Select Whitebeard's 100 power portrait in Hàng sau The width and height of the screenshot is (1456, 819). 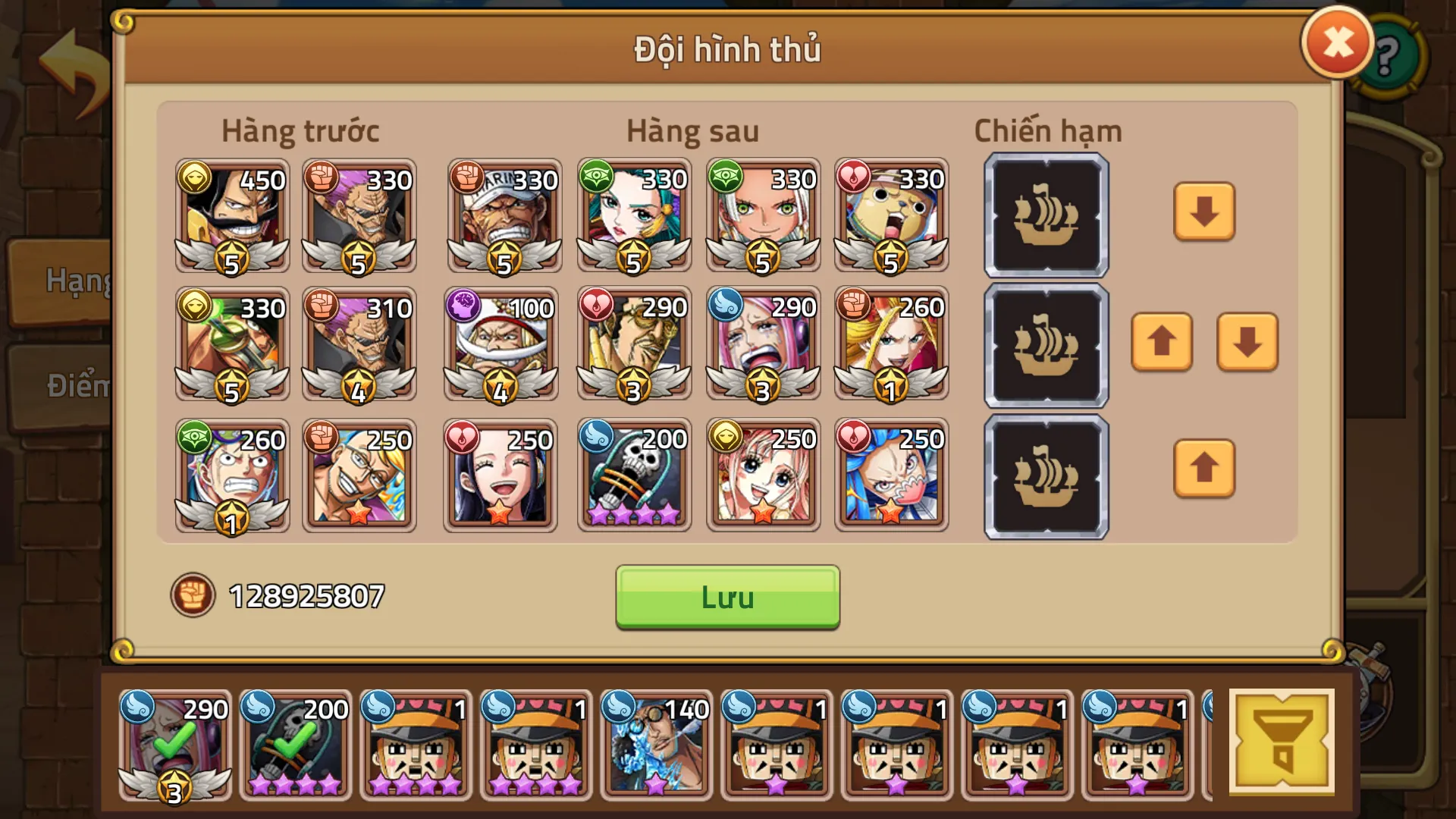point(500,345)
